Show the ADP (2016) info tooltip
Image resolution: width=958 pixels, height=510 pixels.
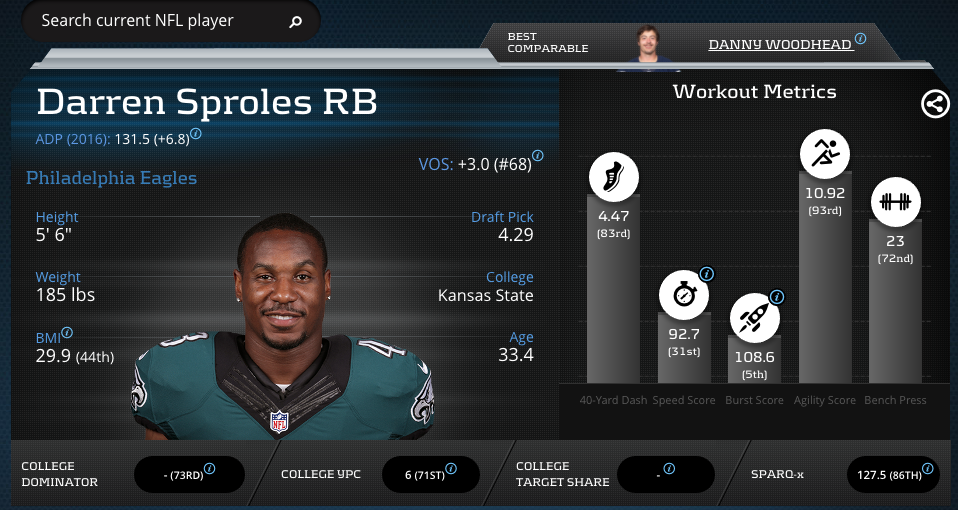(x=196, y=132)
